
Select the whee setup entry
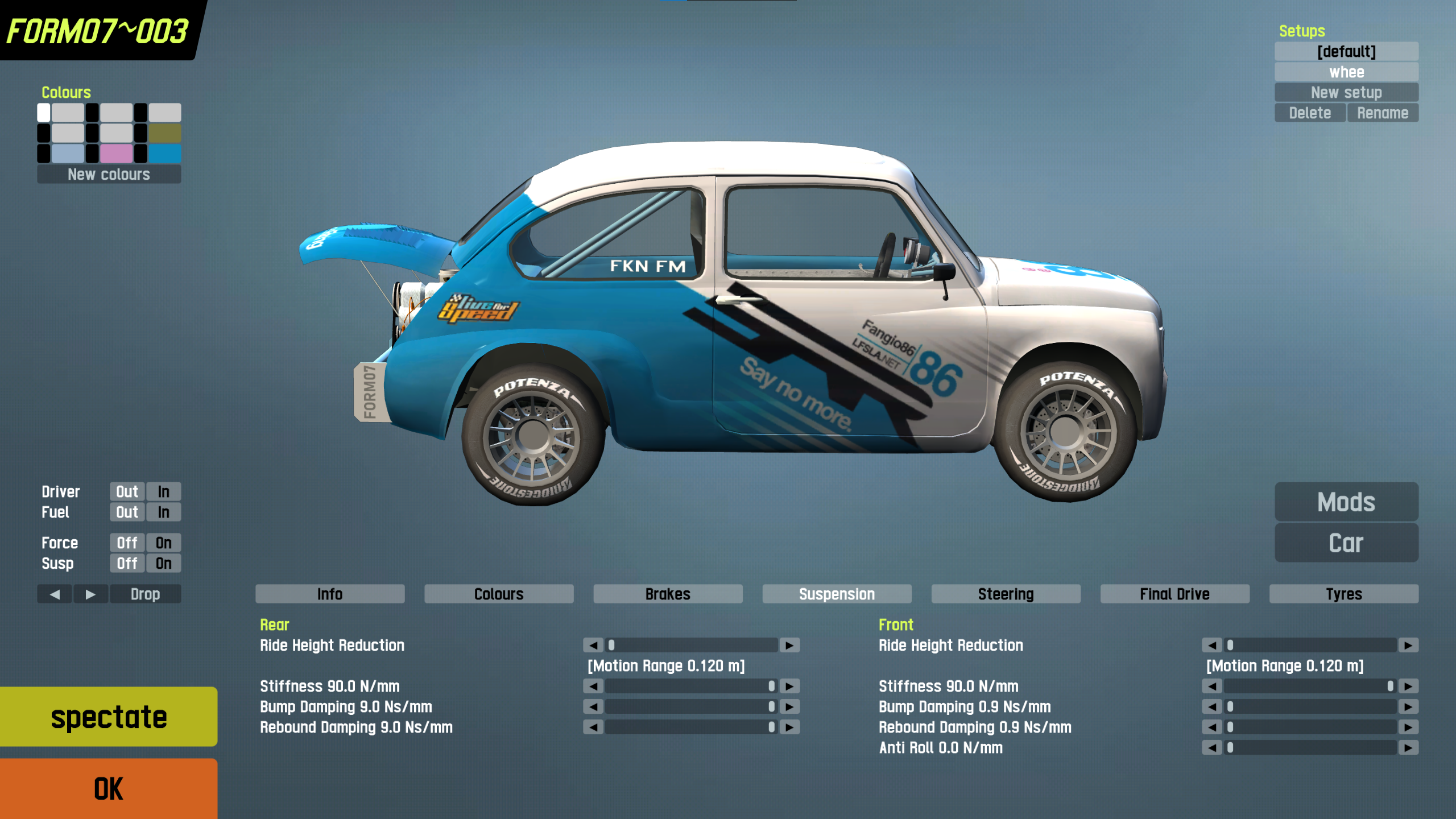tap(1346, 72)
